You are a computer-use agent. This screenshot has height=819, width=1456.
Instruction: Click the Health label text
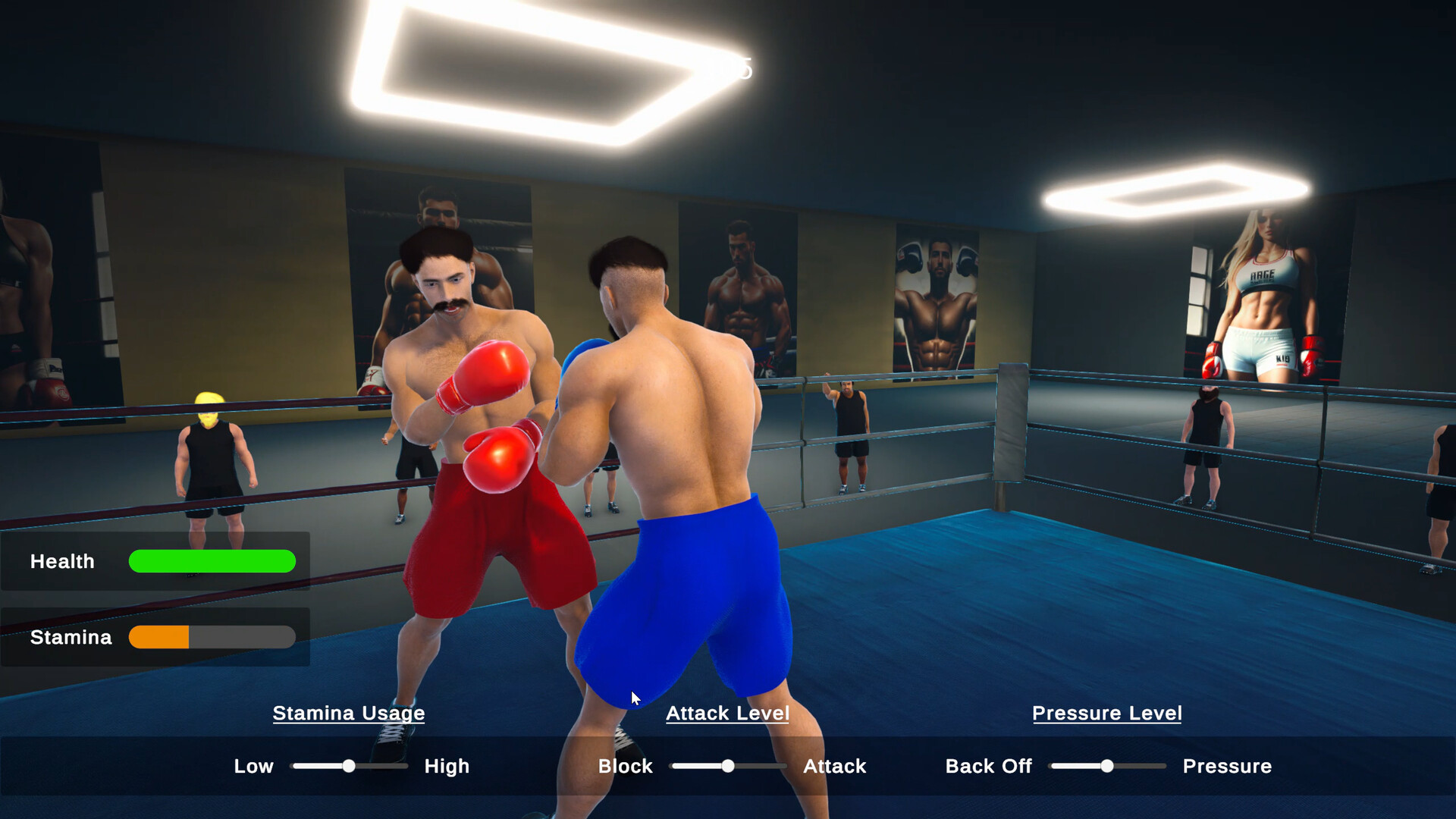63,562
